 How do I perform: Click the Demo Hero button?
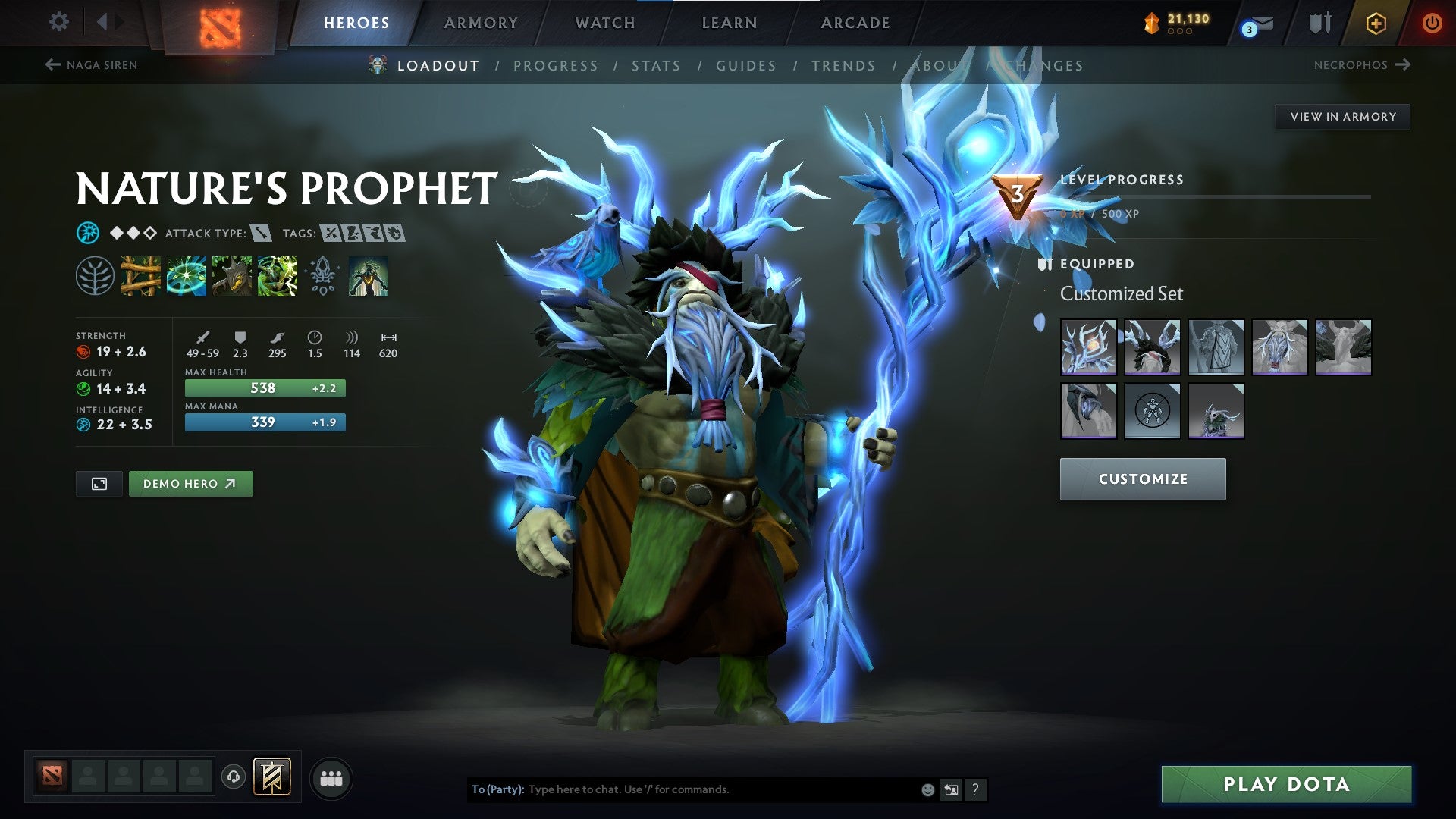coord(190,483)
